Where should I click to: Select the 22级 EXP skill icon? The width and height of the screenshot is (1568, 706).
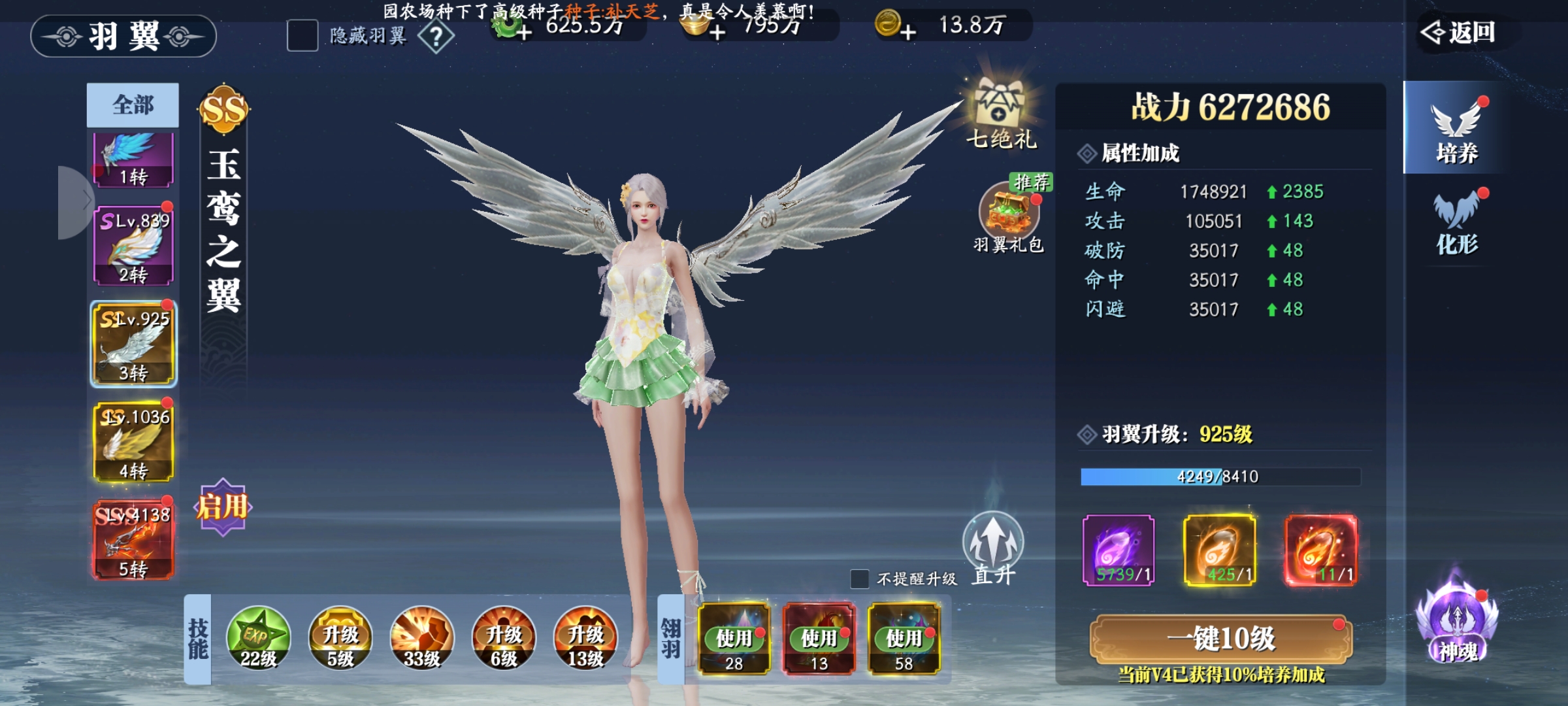pos(258,638)
